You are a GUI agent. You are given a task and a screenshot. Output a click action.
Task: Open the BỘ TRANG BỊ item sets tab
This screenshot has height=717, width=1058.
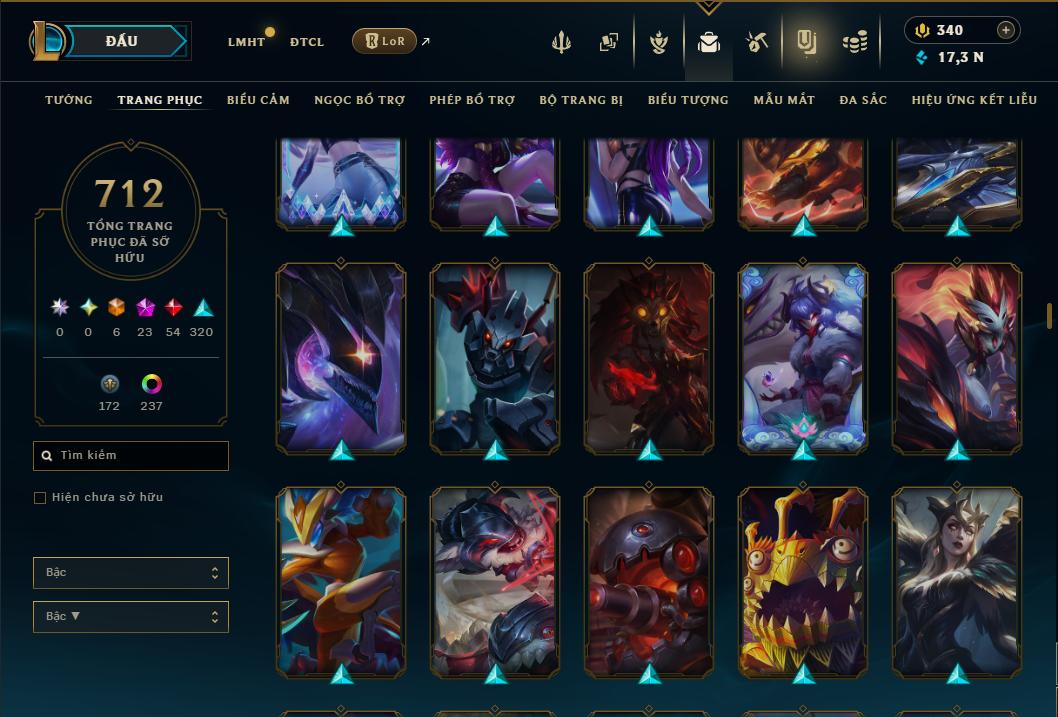581,100
